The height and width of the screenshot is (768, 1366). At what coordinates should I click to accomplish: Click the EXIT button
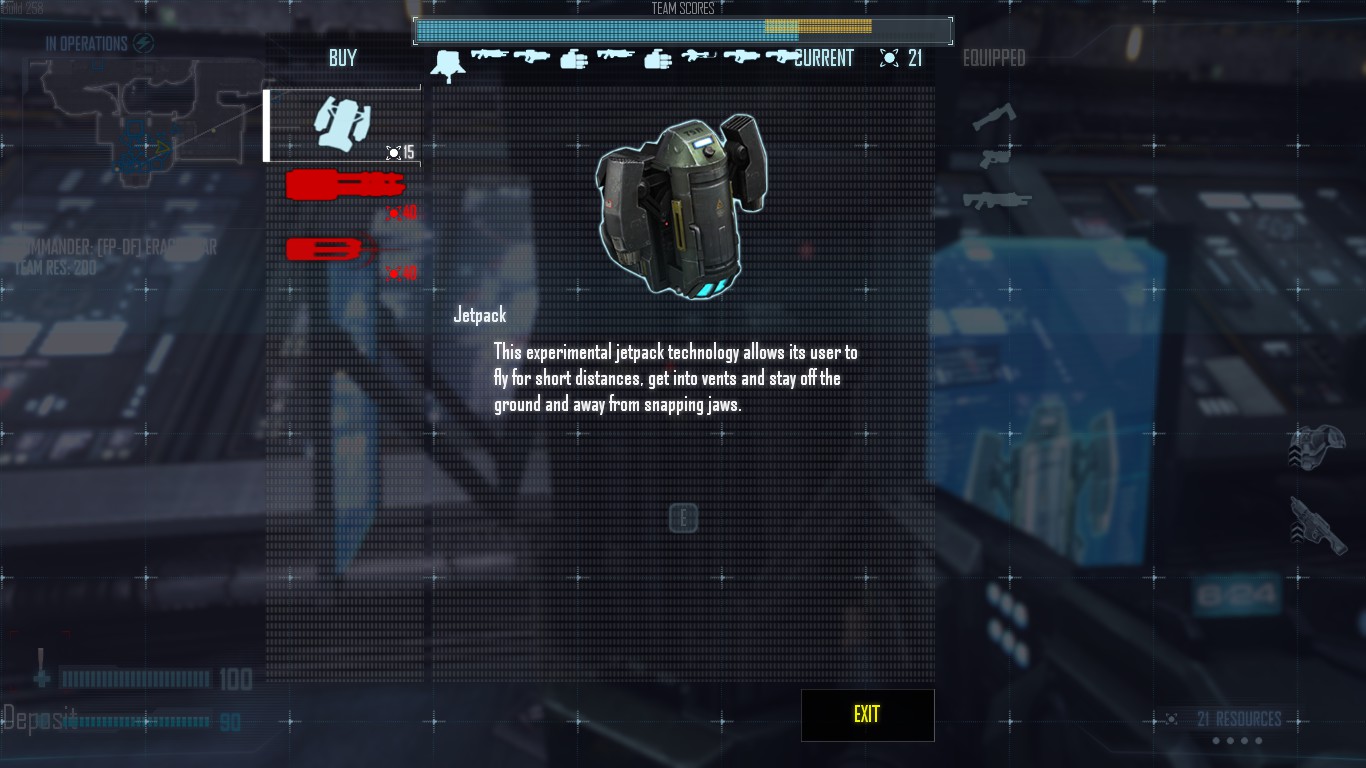(x=866, y=714)
